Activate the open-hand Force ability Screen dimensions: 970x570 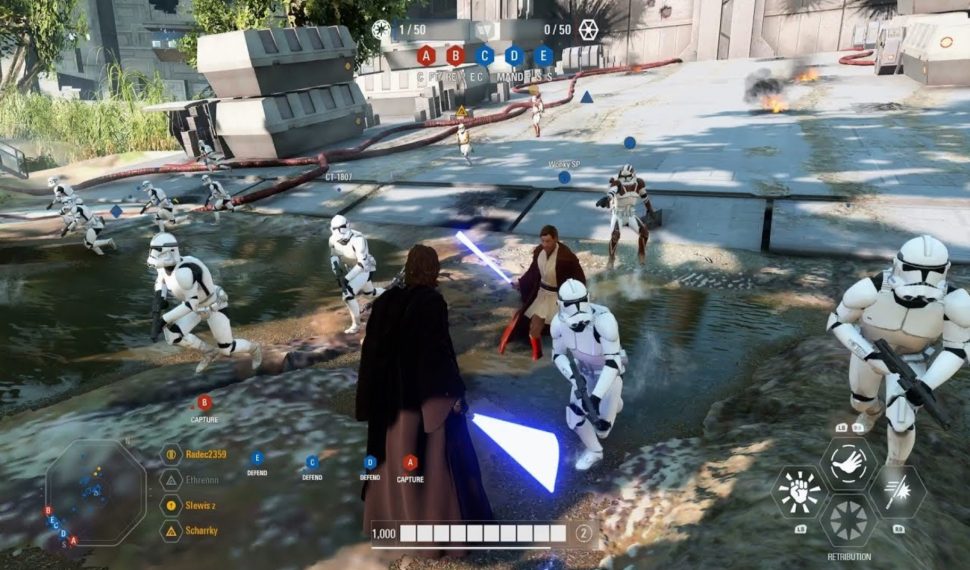pos(848,463)
